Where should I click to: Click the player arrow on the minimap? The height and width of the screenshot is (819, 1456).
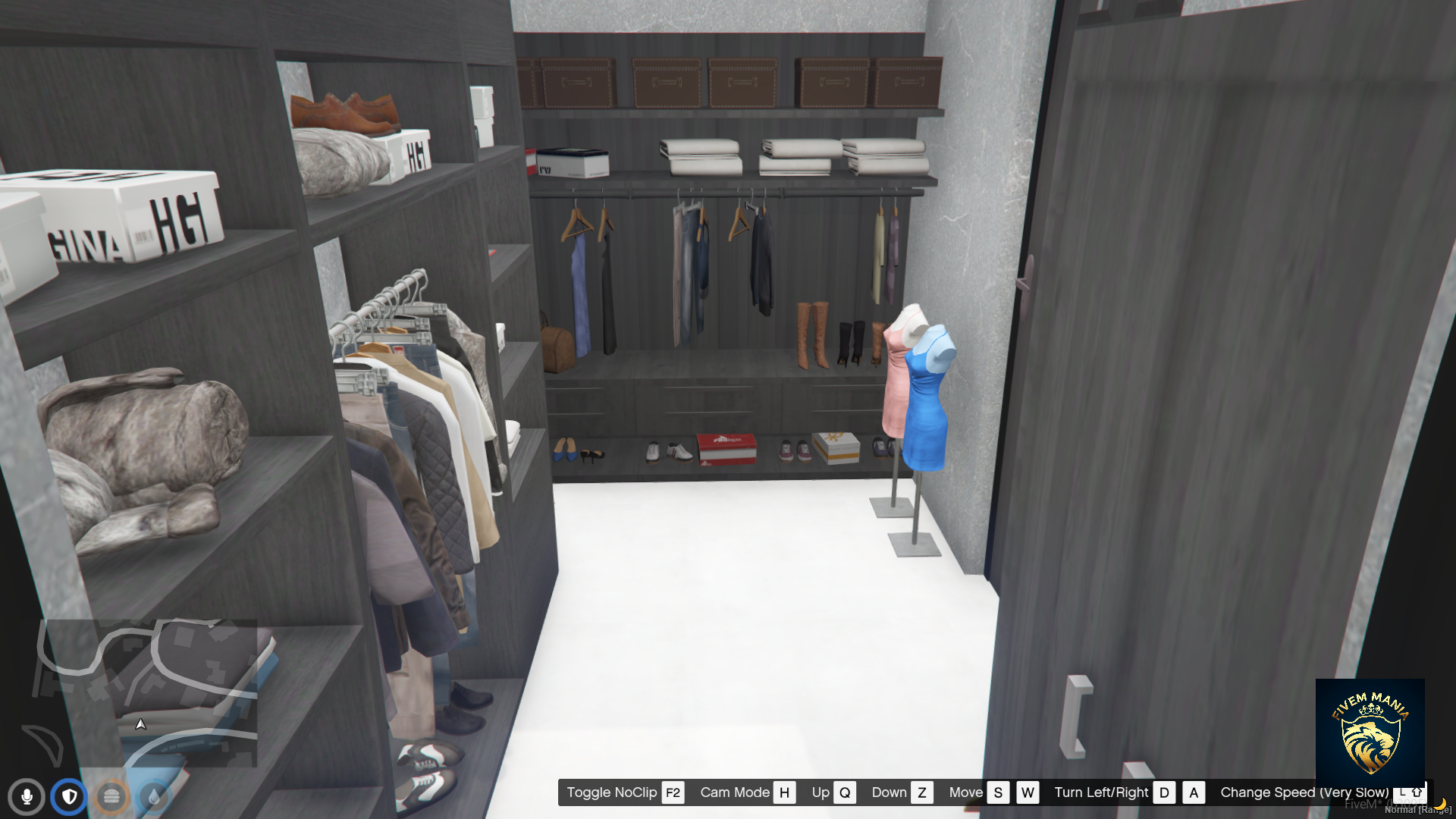coord(140,724)
